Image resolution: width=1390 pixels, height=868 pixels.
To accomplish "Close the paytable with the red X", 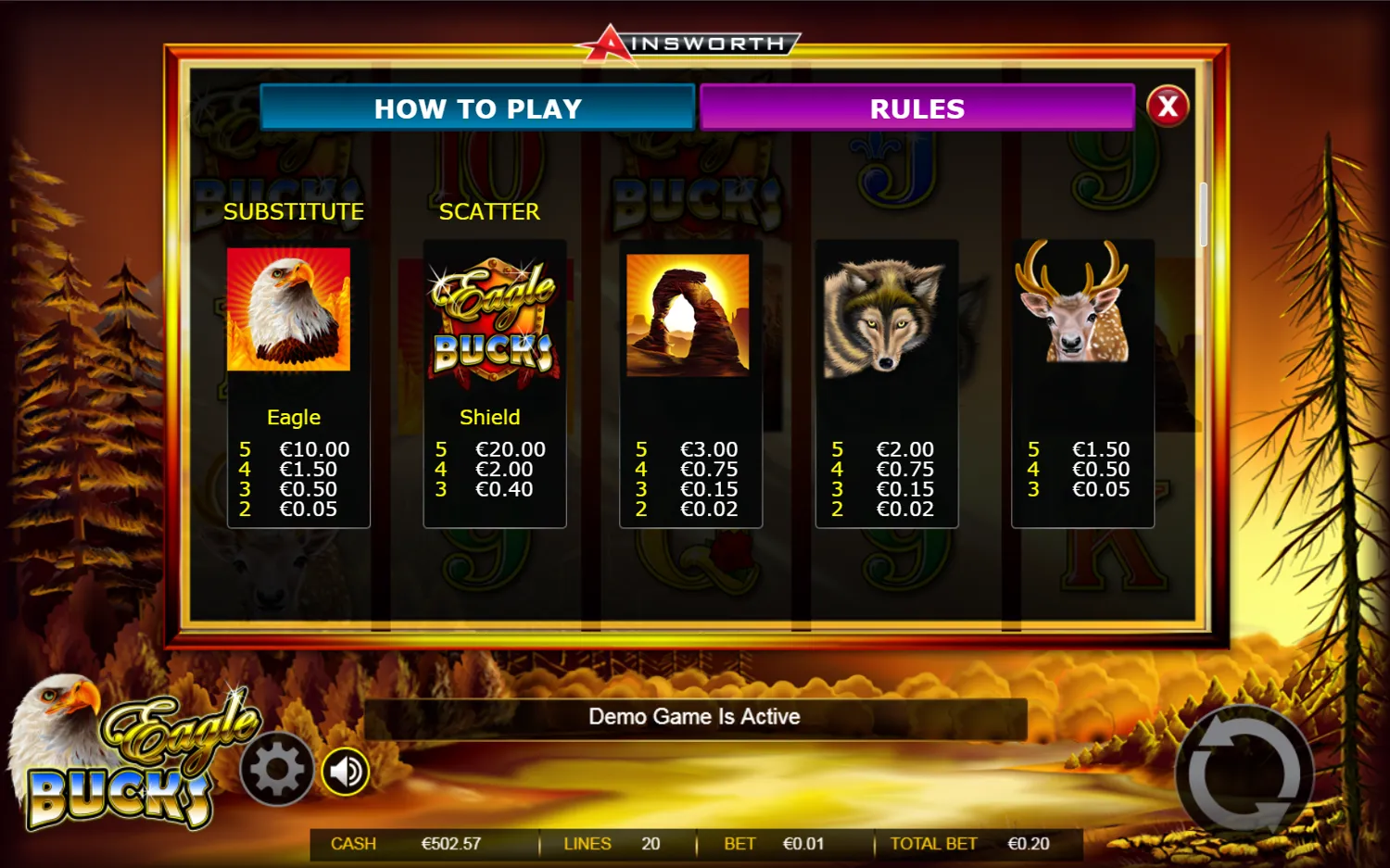I will [x=1169, y=106].
